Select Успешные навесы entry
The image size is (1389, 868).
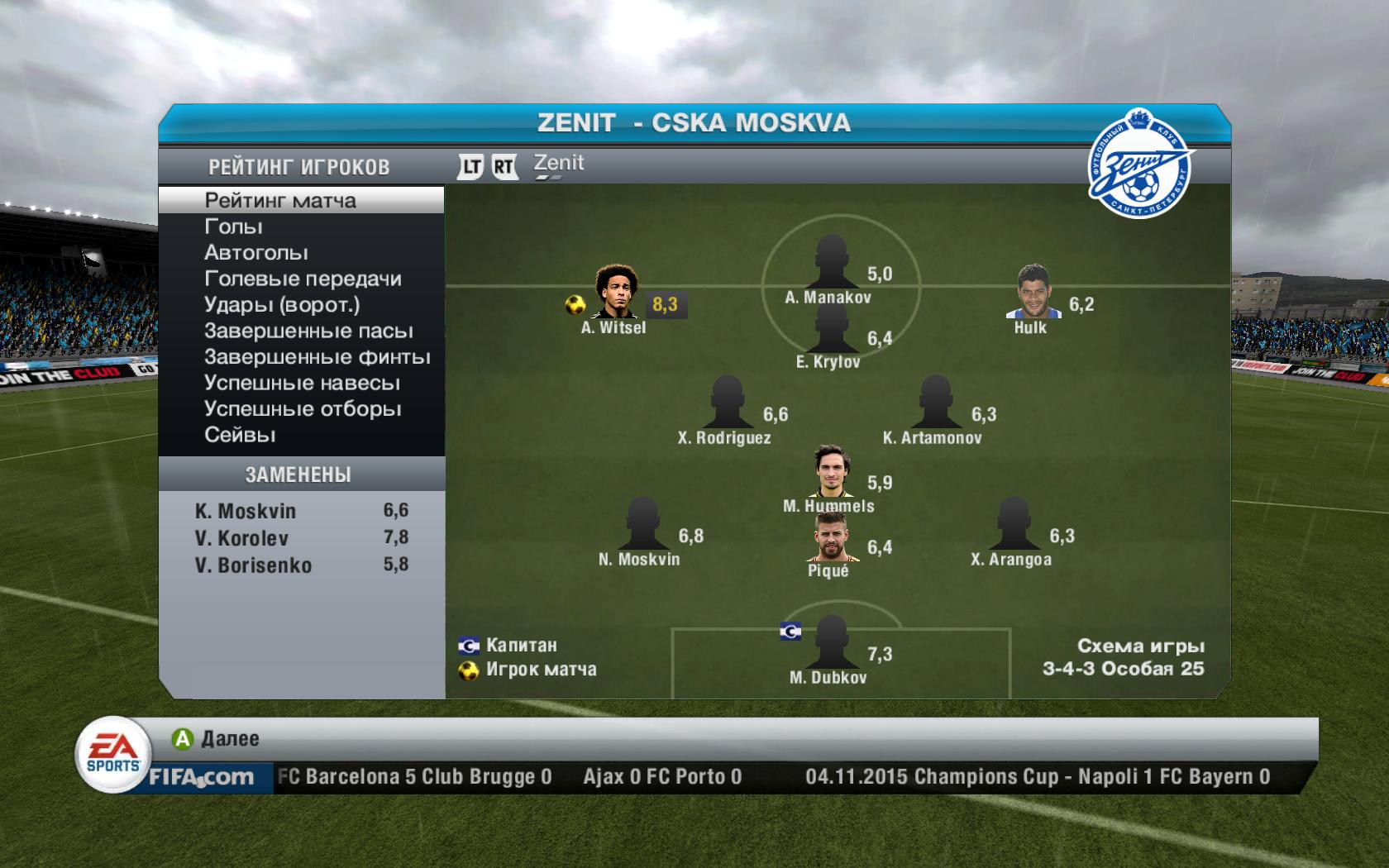[x=302, y=384]
